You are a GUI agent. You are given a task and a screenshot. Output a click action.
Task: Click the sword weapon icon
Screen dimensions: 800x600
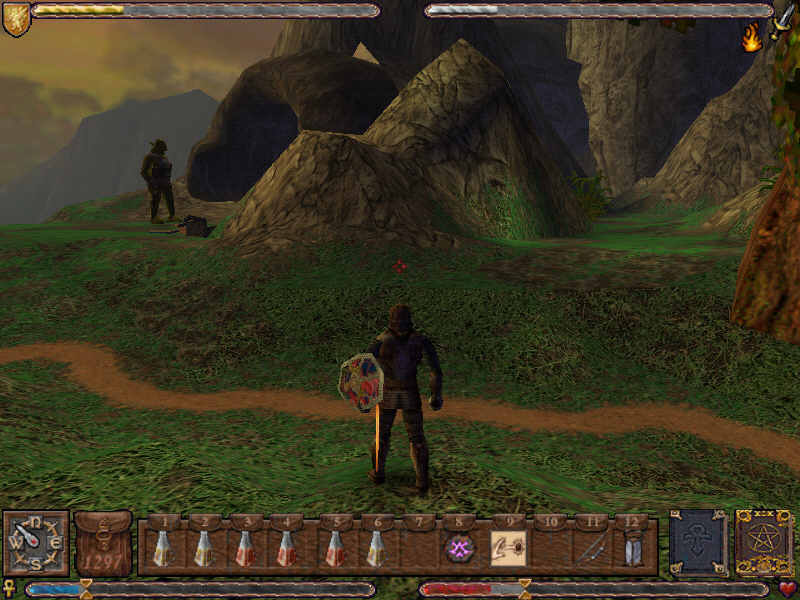click(781, 20)
